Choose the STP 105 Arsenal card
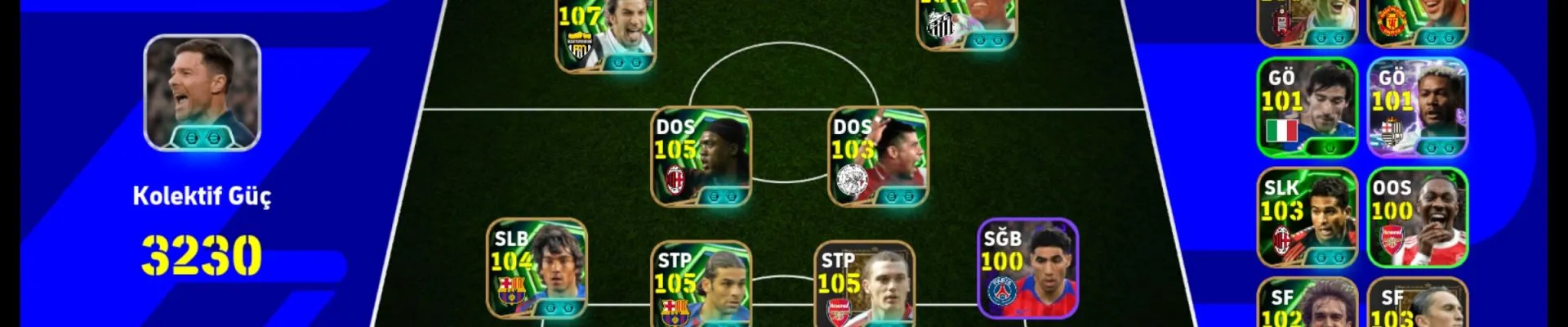This screenshot has height=327, width=1568. click(864, 284)
